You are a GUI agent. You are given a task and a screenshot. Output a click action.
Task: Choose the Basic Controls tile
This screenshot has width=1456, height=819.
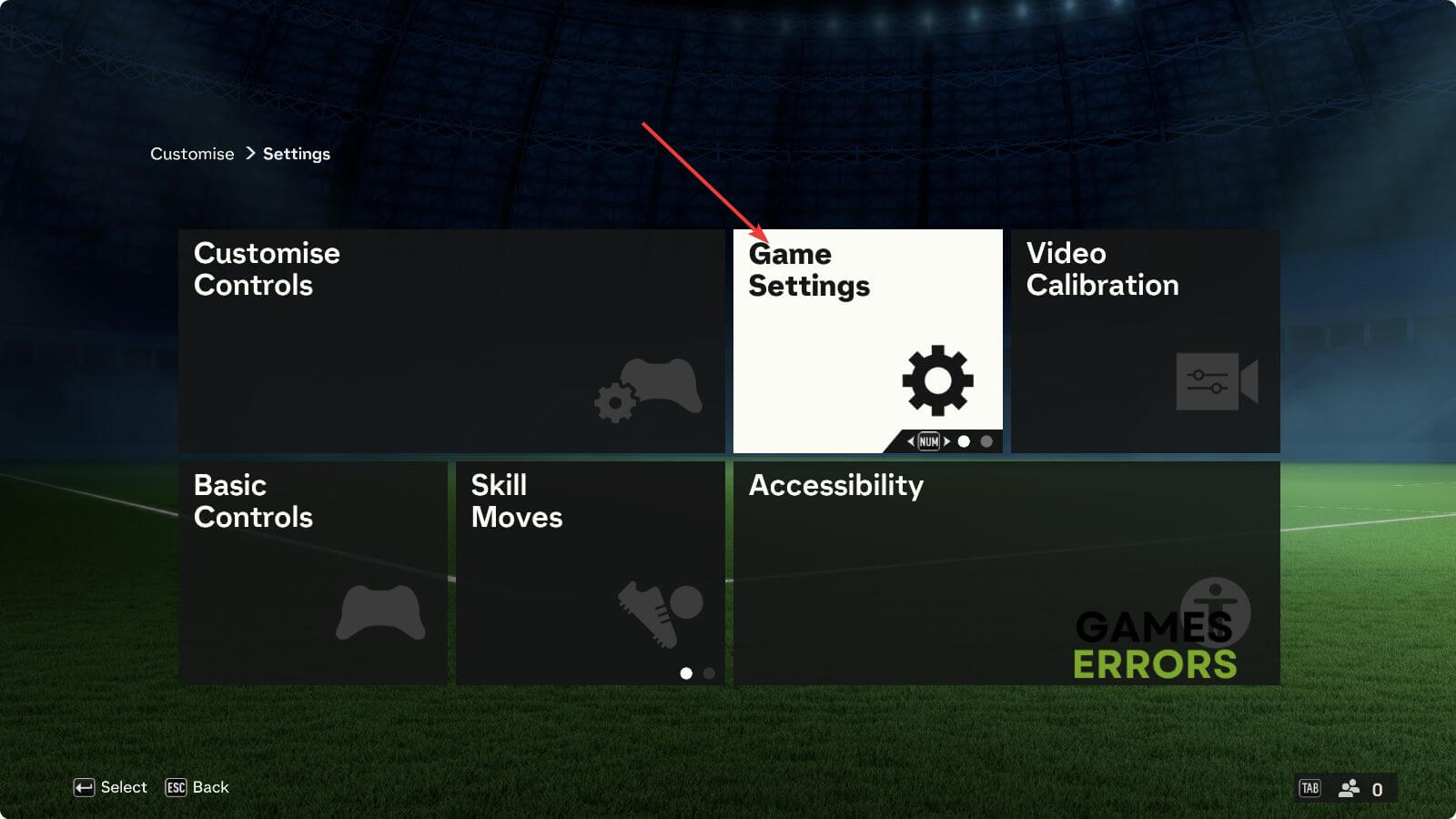pyautogui.click(x=312, y=572)
